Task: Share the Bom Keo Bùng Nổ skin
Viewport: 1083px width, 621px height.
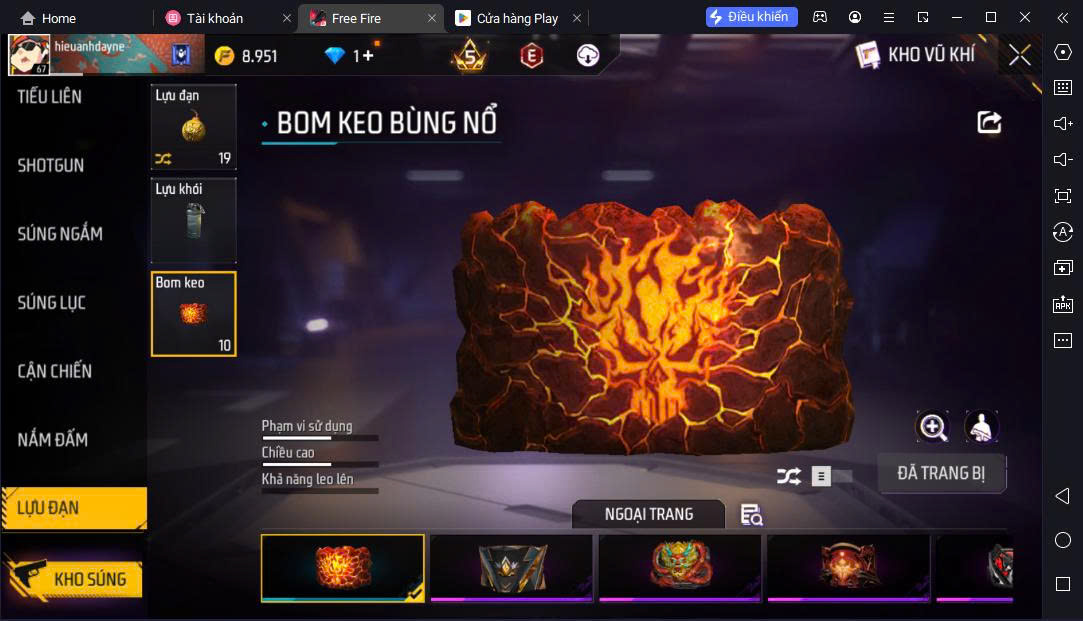Action: [989, 122]
